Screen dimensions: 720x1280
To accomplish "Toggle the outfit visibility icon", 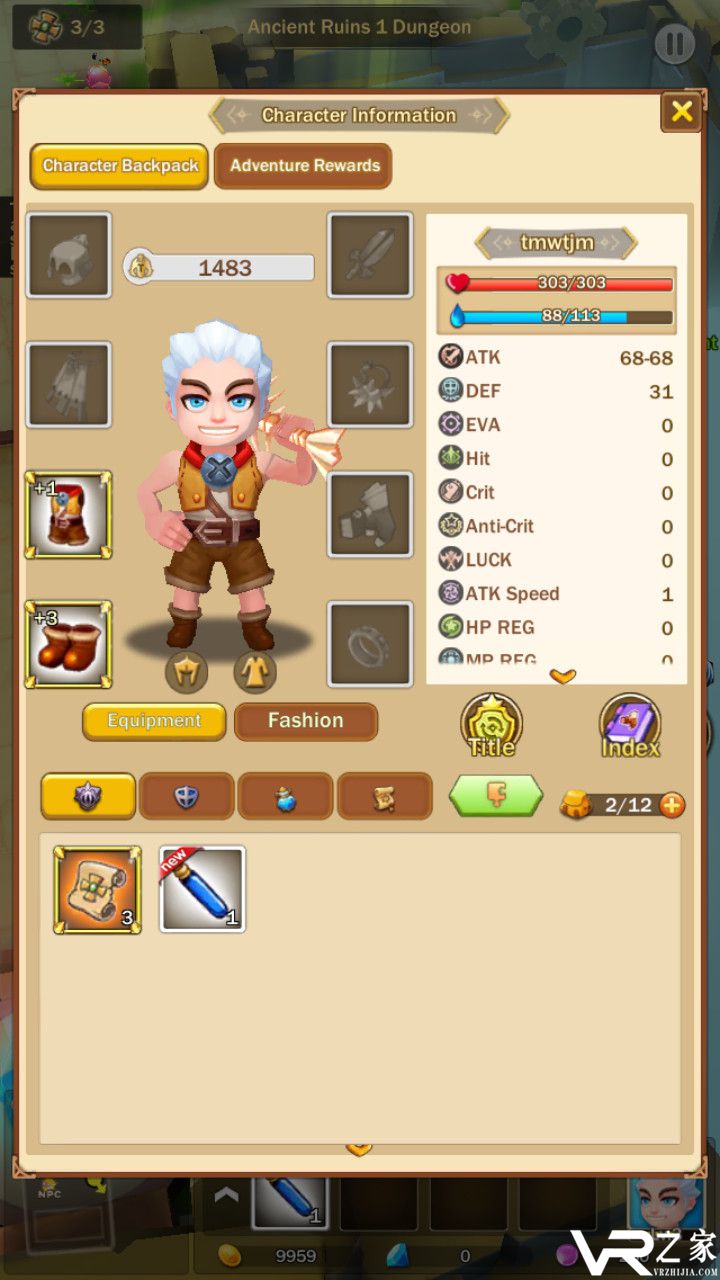I will [255, 672].
